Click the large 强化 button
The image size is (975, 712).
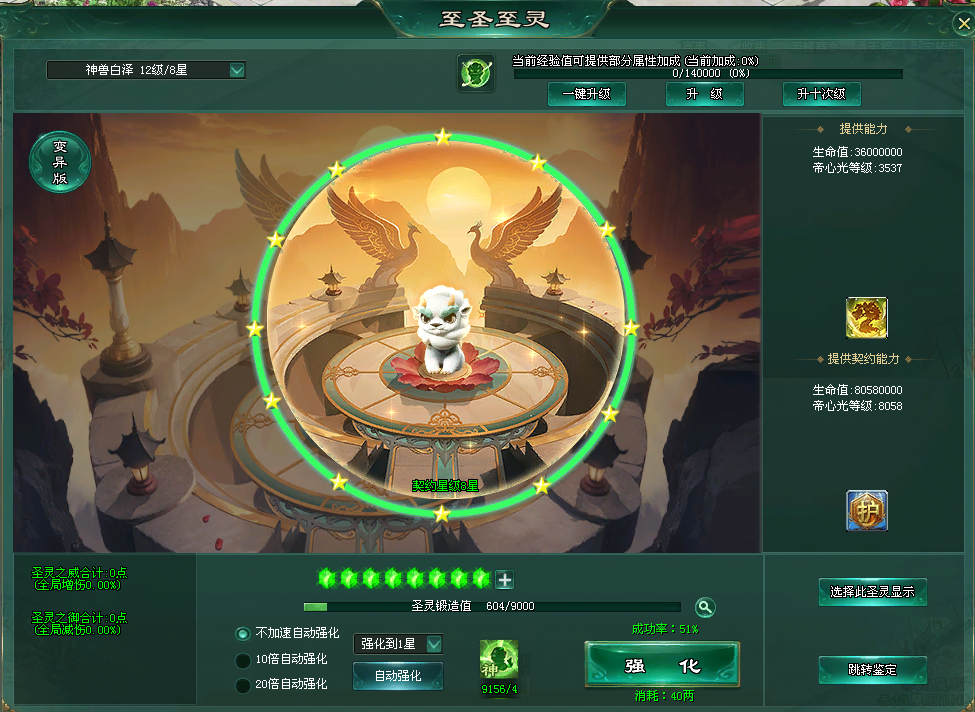661,665
